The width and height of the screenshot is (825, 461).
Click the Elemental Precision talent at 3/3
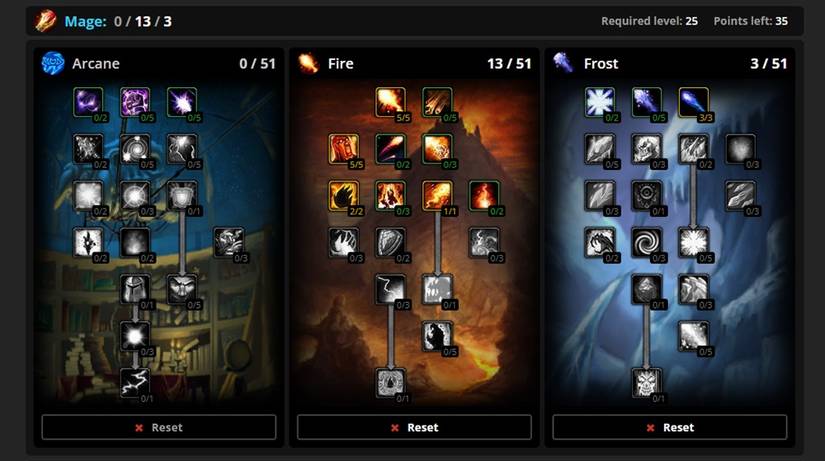coord(693,102)
